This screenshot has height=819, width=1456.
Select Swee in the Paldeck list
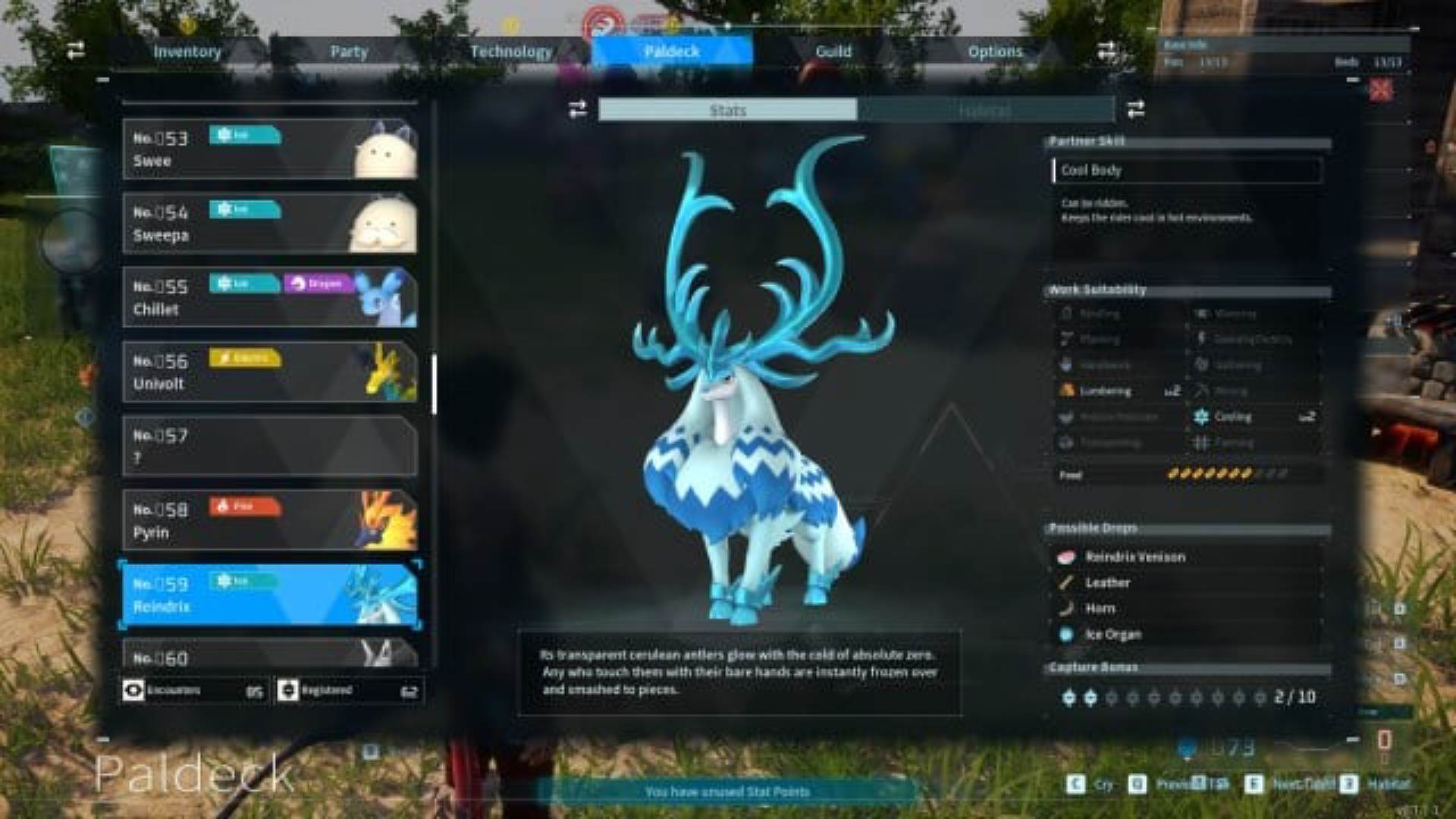point(269,149)
